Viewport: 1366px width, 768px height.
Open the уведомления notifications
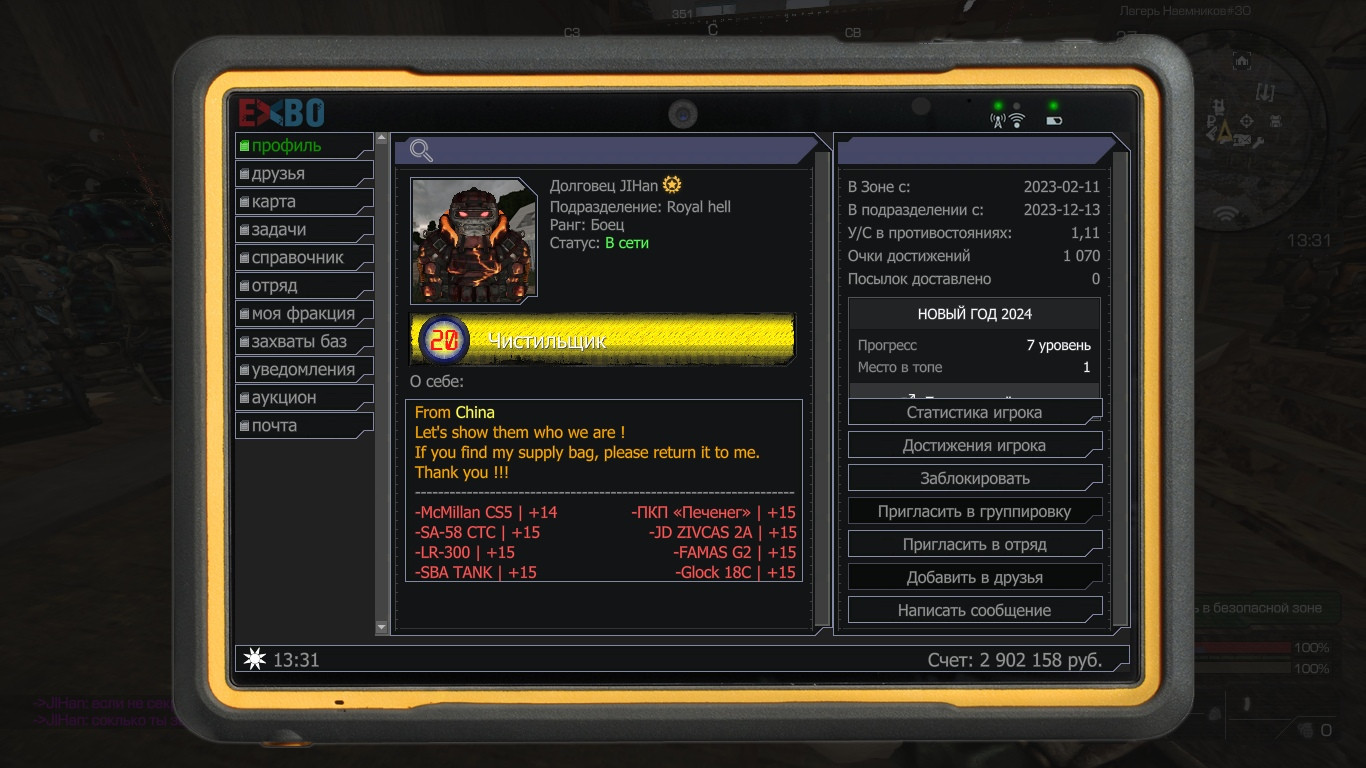pos(303,370)
